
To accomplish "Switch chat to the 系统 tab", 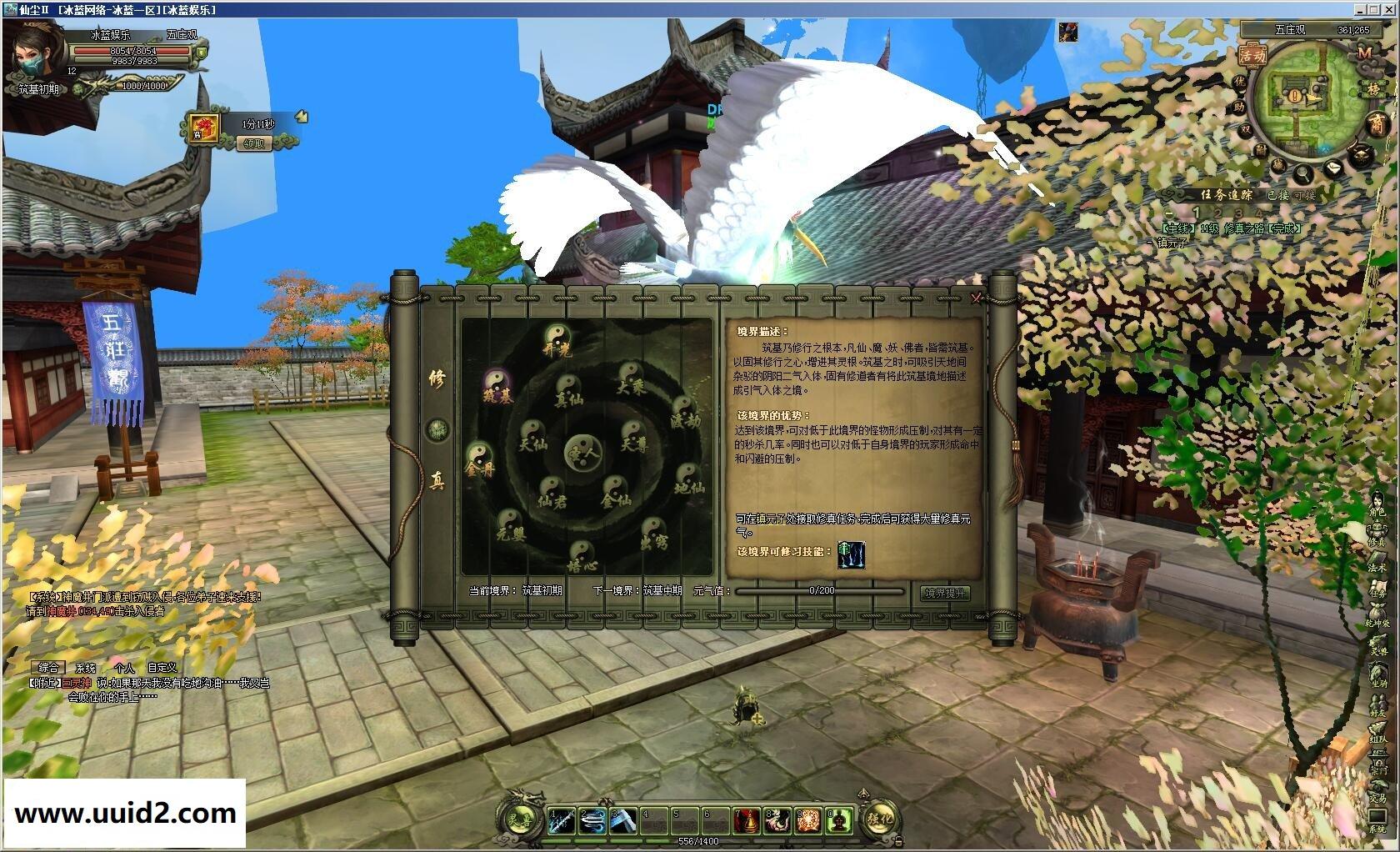I will pos(86,668).
